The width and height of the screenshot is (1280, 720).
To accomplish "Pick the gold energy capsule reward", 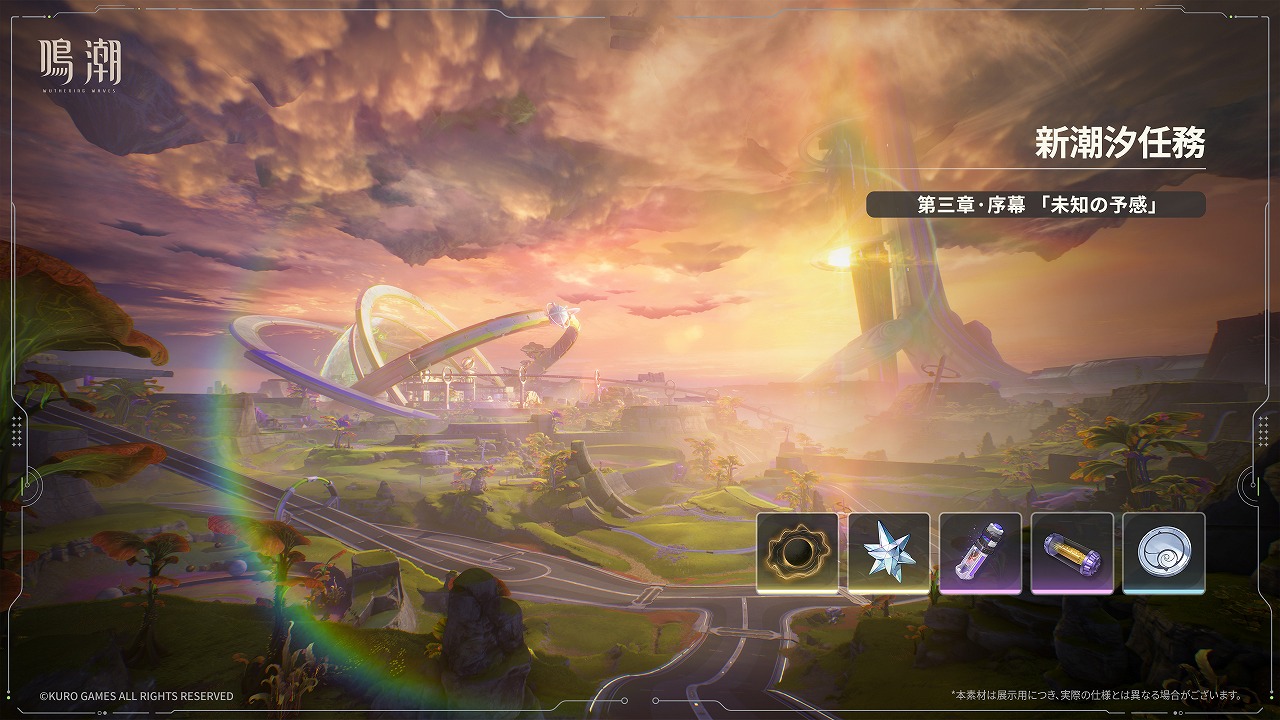I will [1072, 552].
